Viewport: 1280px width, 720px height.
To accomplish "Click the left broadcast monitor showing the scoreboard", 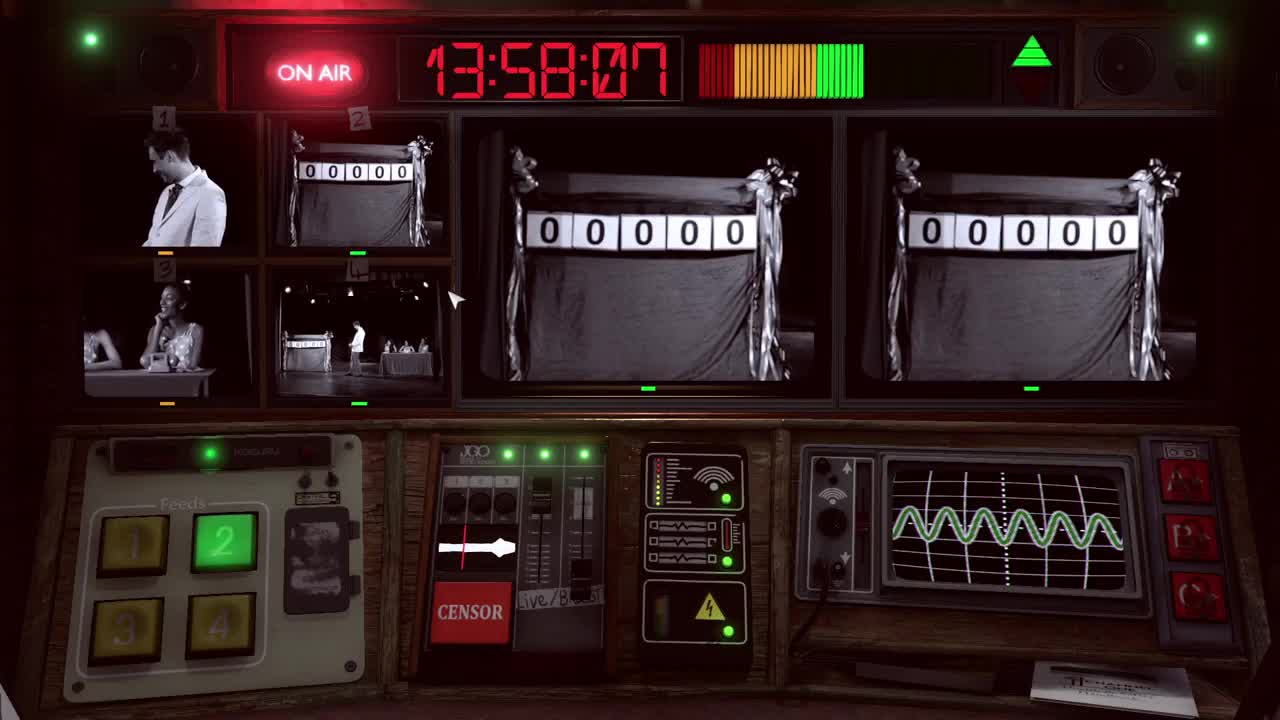I will pyautogui.click(x=645, y=255).
